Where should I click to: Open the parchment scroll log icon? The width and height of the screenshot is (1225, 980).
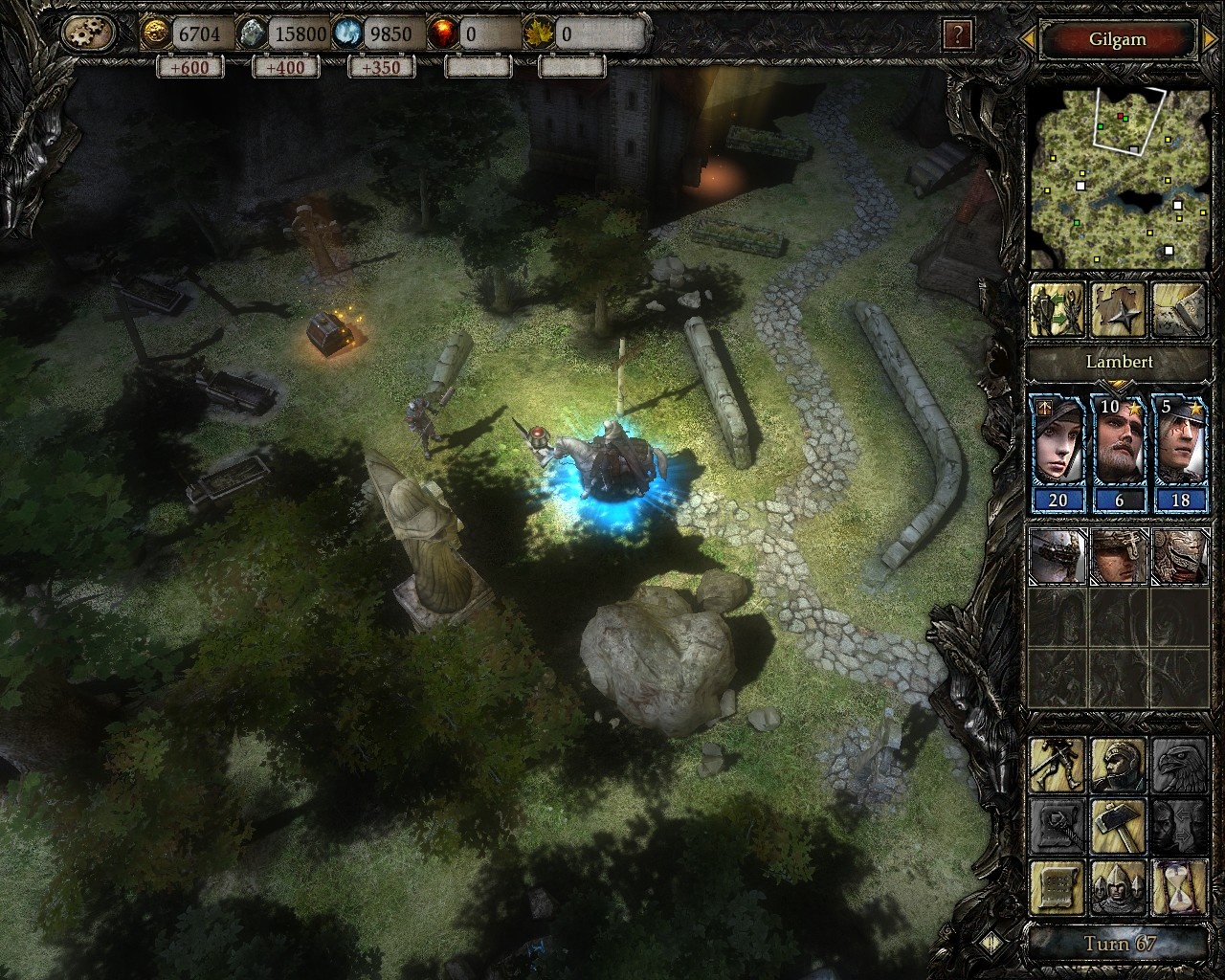pyautogui.click(x=1058, y=887)
